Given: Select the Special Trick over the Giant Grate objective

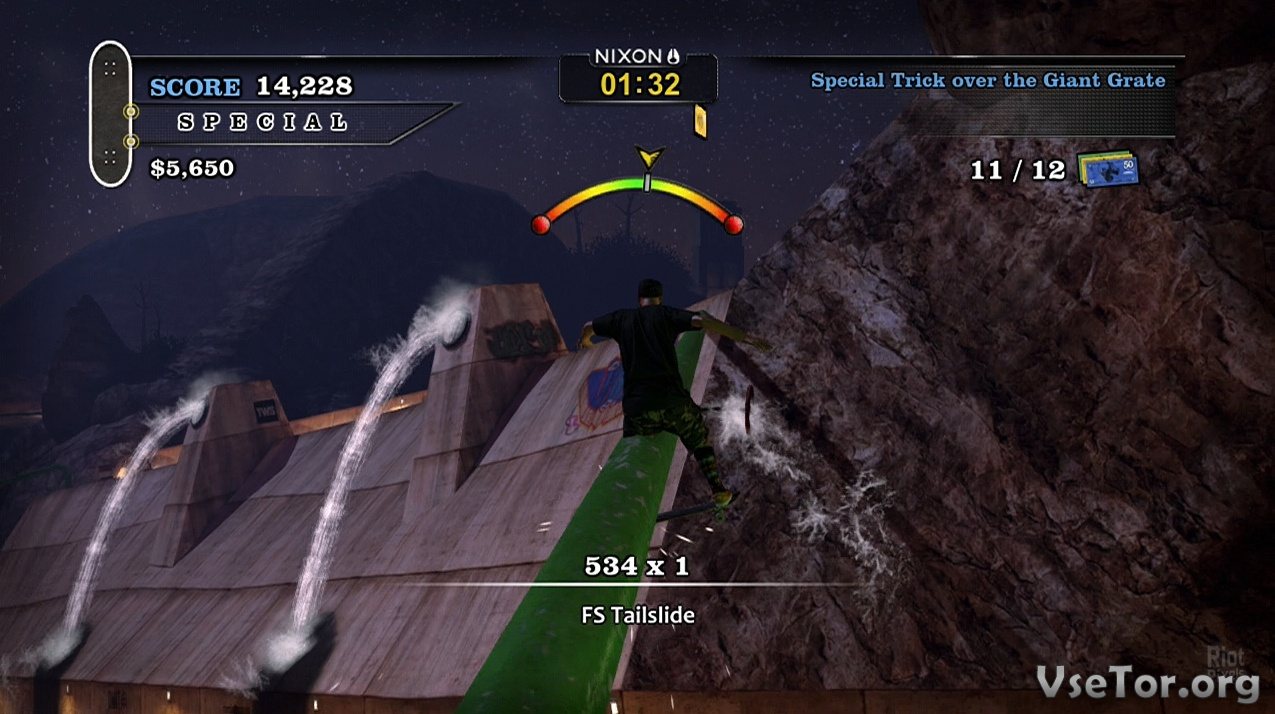Looking at the screenshot, I should pyautogui.click(x=988, y=81).
